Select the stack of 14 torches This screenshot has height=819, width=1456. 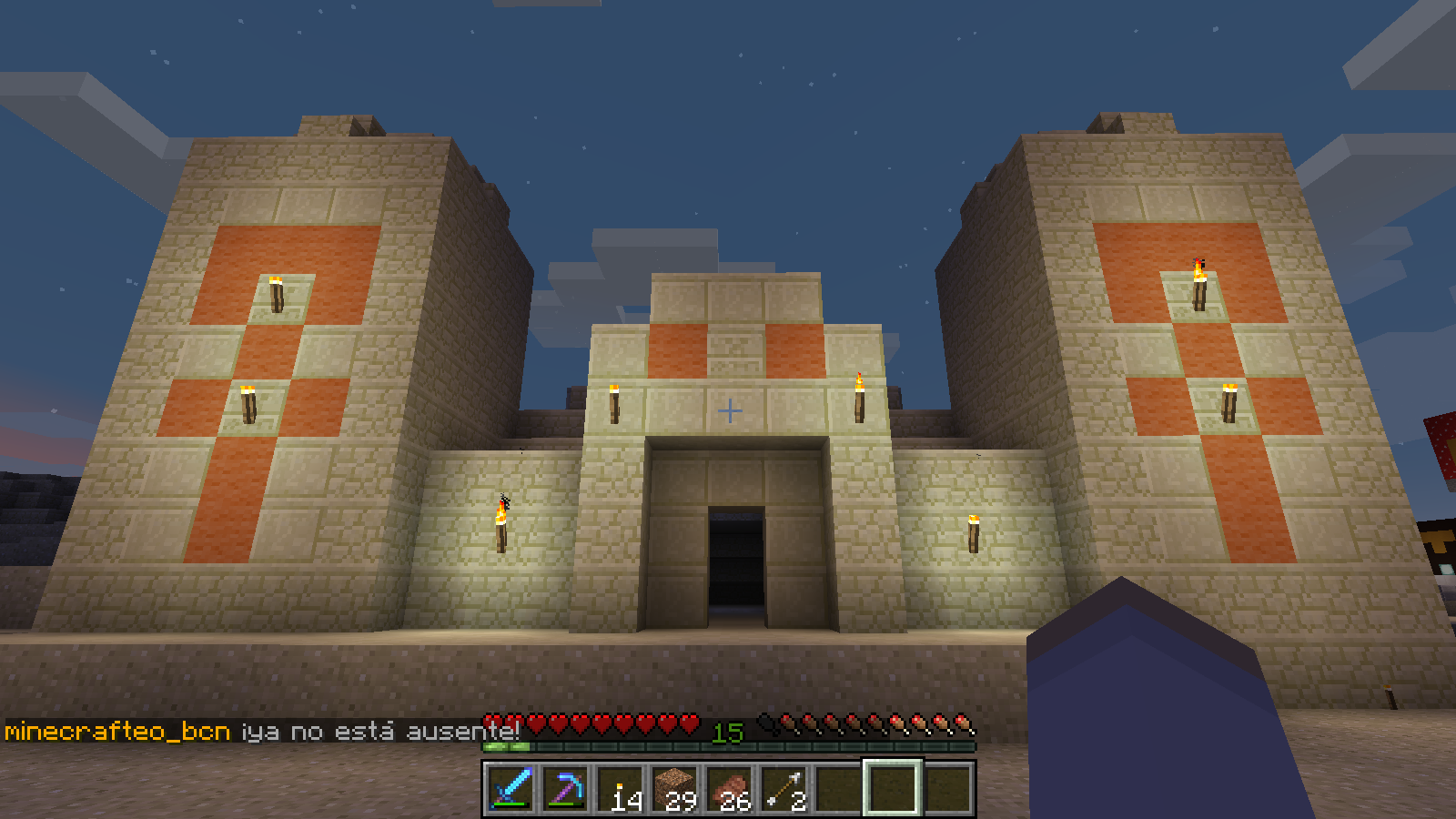point(622,788)
